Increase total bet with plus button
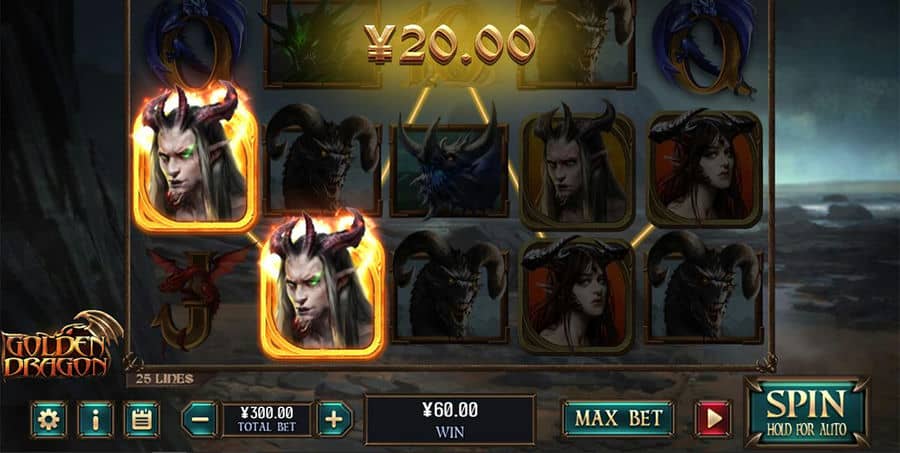Image resolution: width=900 pixels, height=453 pixels. coord(334,419)
